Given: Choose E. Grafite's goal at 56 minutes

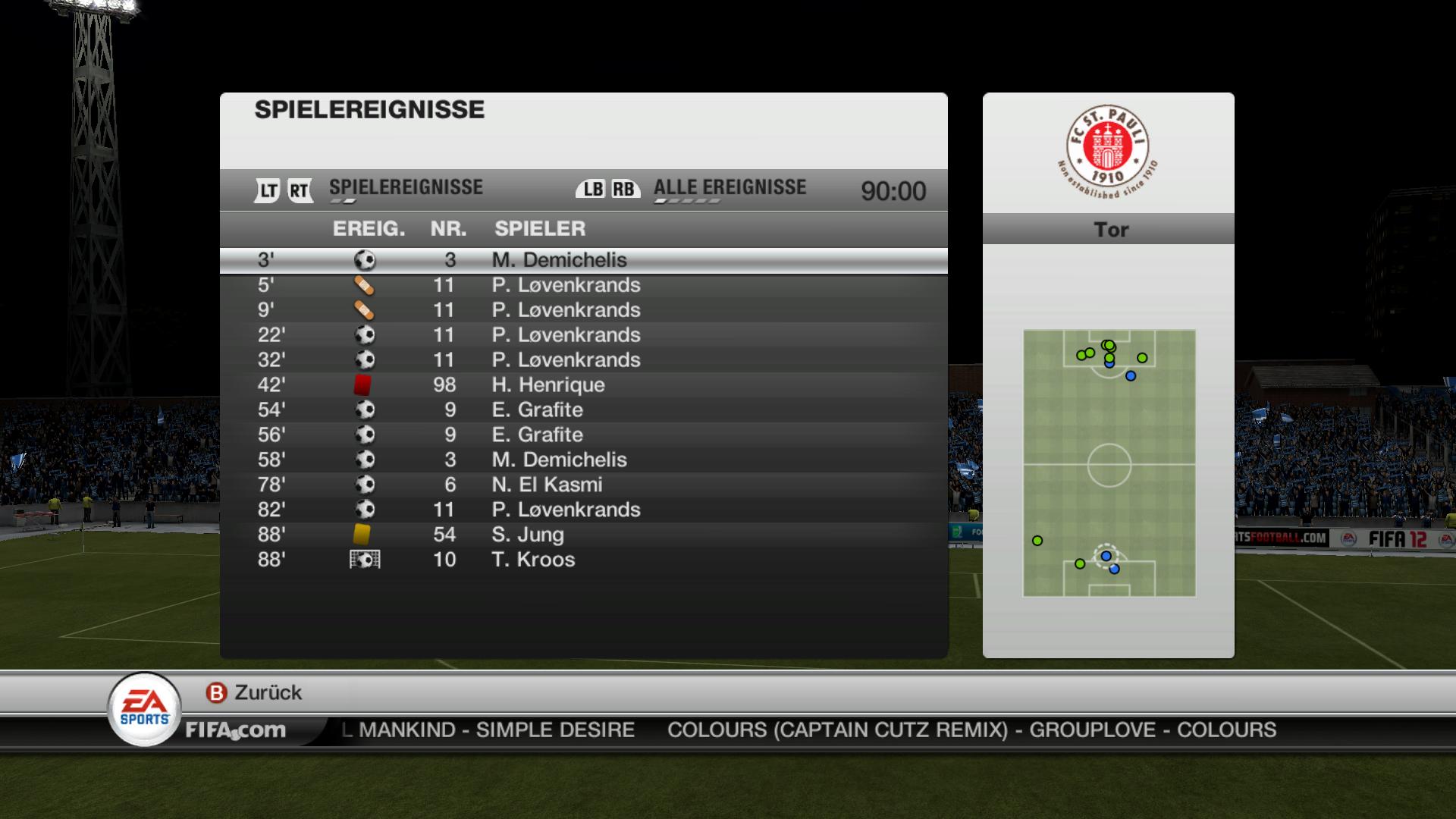Looking at the screenshot, I should coord(582,435).
